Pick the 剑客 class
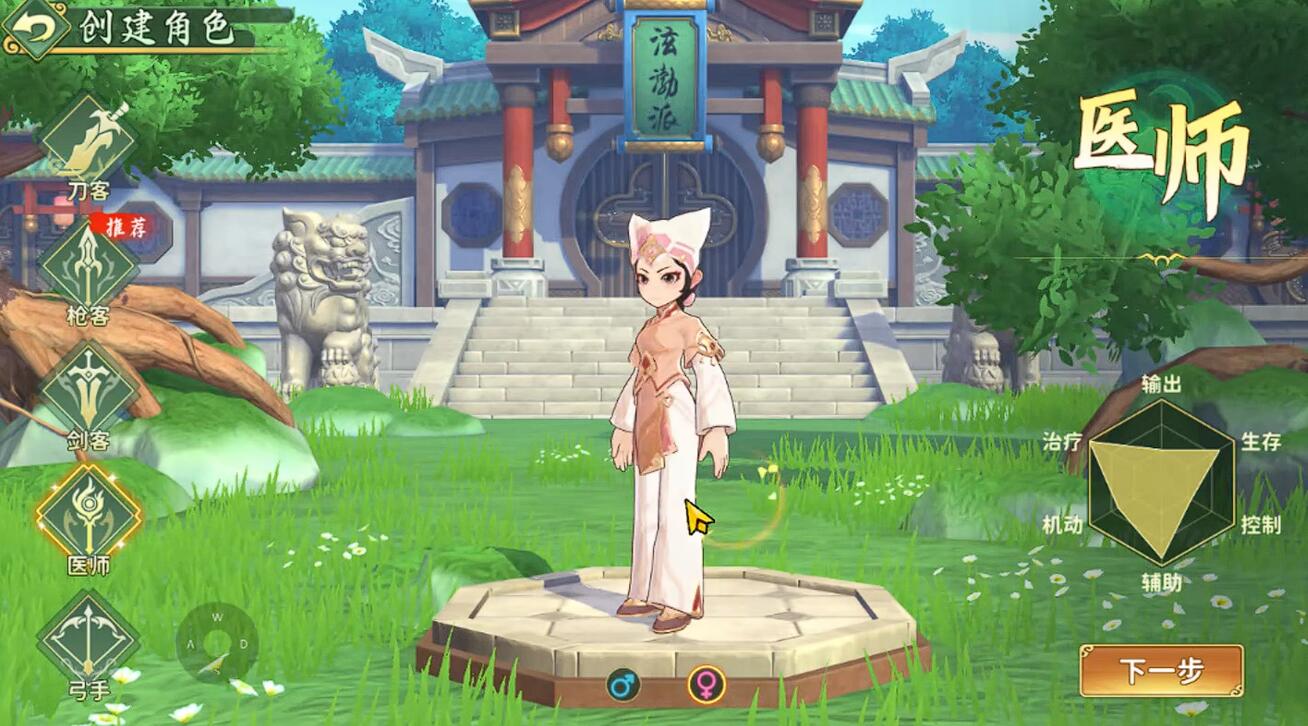The image size is (1308, 726). (88, 390)
